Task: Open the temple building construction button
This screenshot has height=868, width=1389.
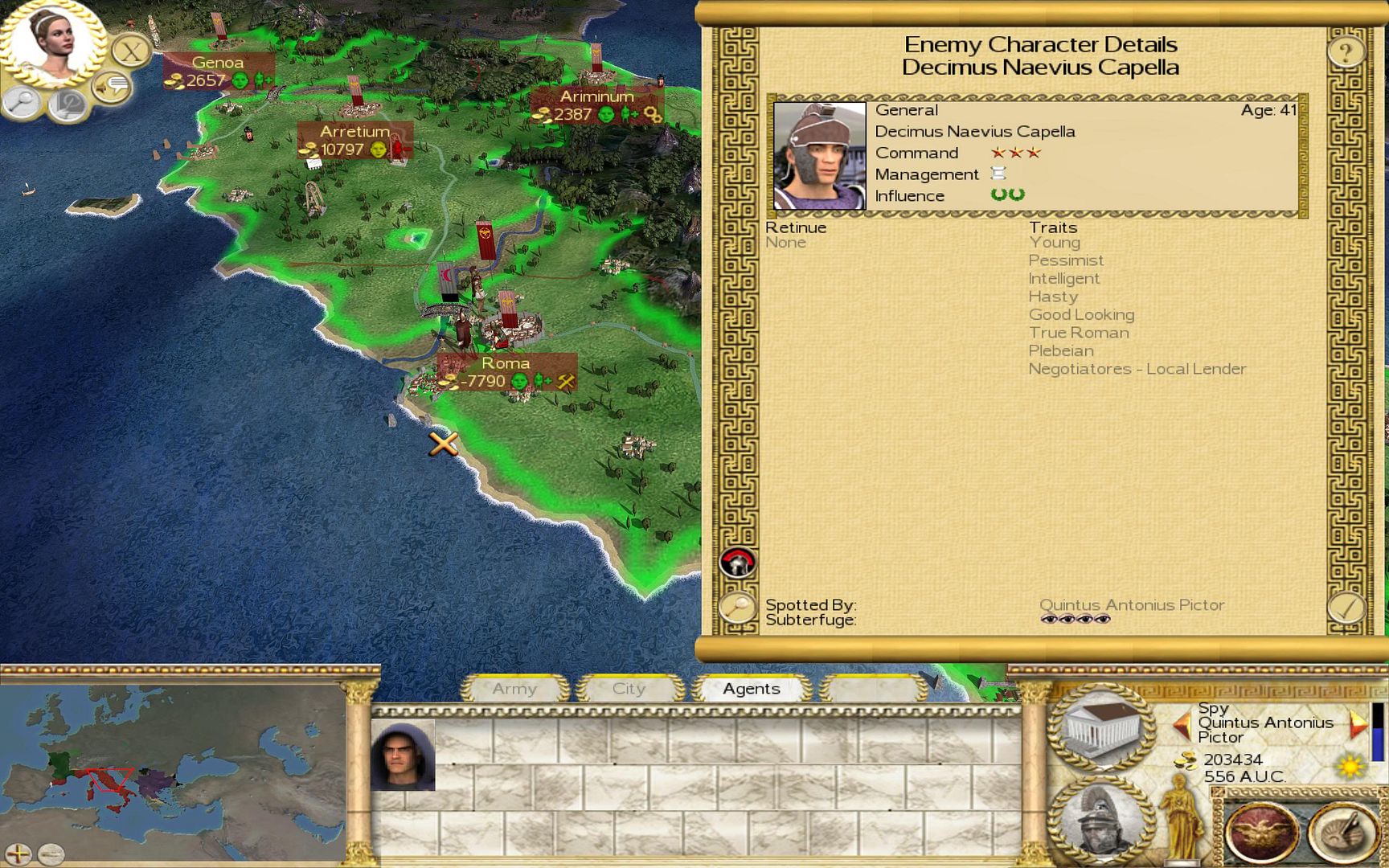Action: (x=1101, y=726)
